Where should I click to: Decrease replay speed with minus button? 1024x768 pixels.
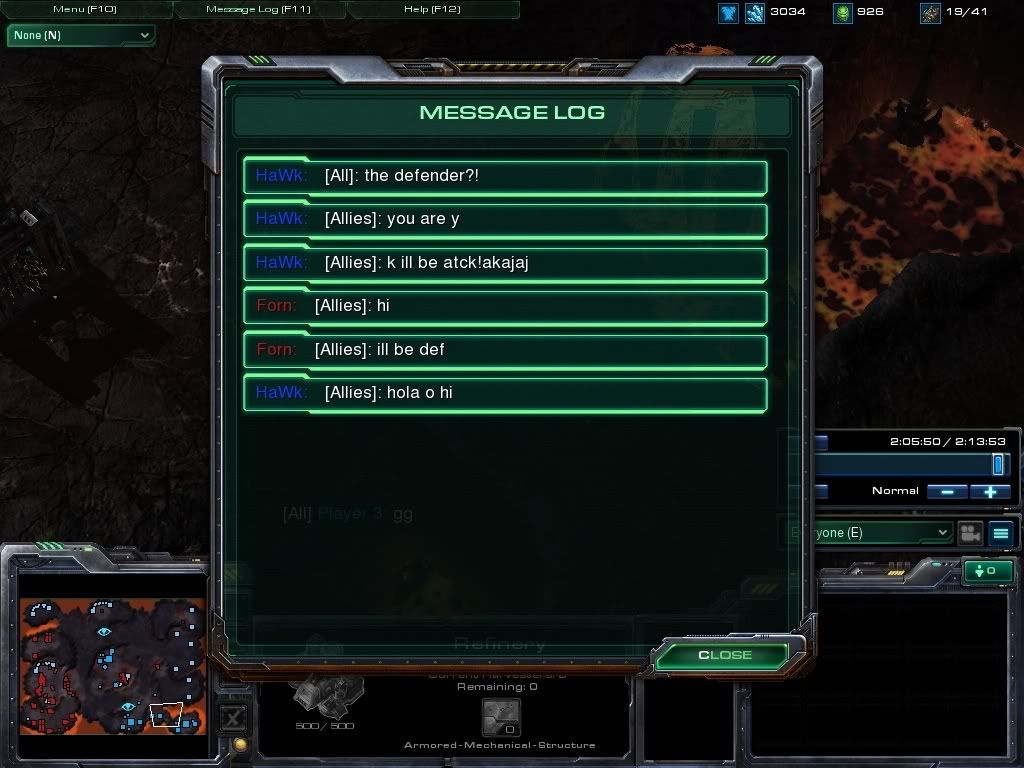point(946,491)
